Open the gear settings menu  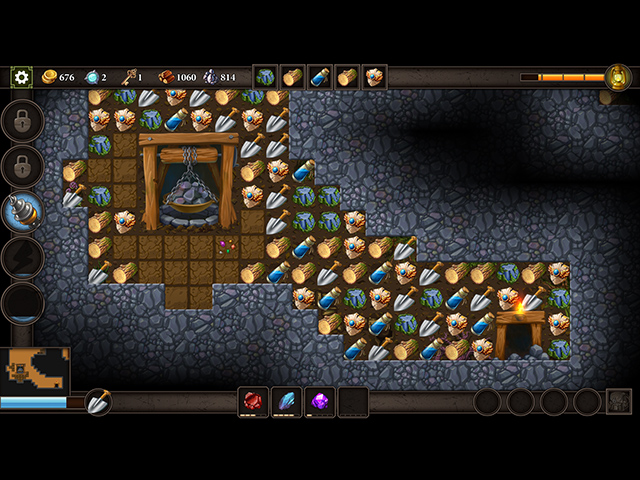tap(21, 77)
